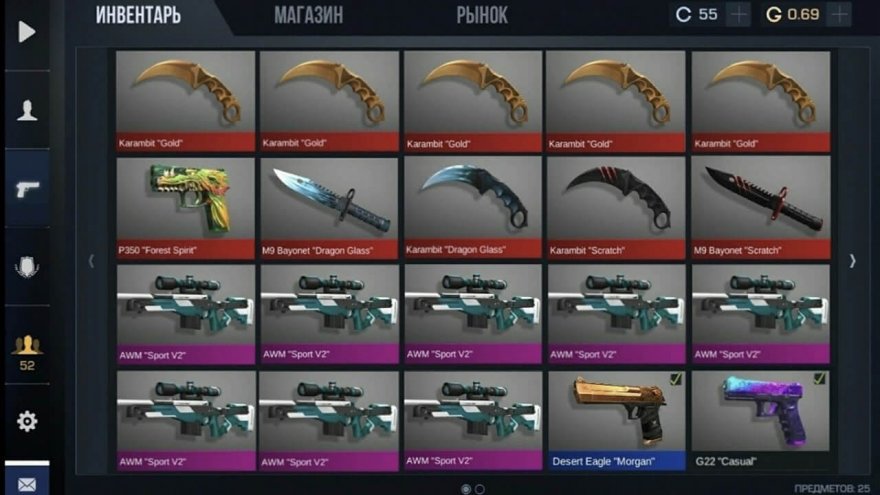Add silver coins with the plus button
Image resolution: width=880 pixels, height=495 pixels.
tap(738, 15)
